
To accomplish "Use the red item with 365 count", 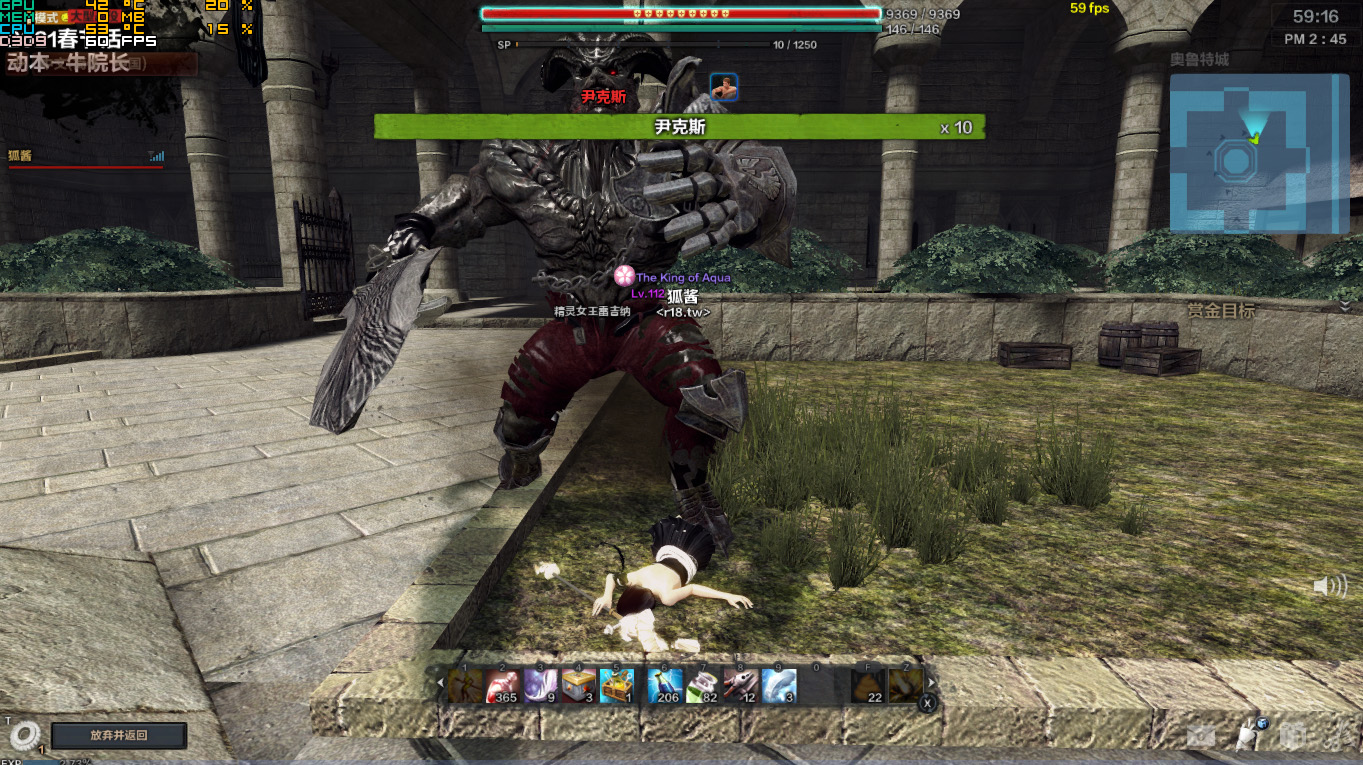I will pyautogui.click(x=502, y=686).
